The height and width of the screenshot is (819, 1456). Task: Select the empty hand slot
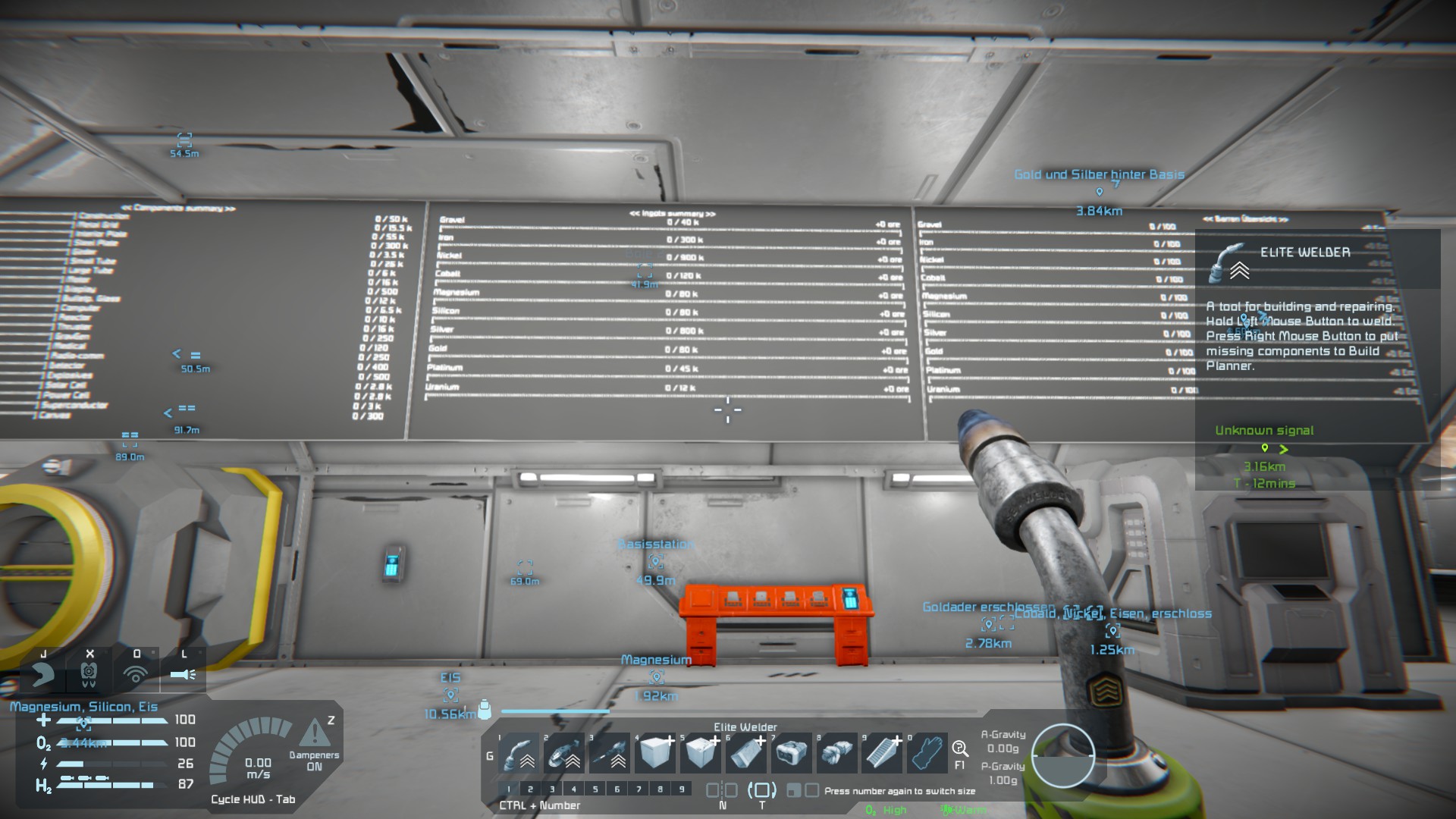pos(927,752)
